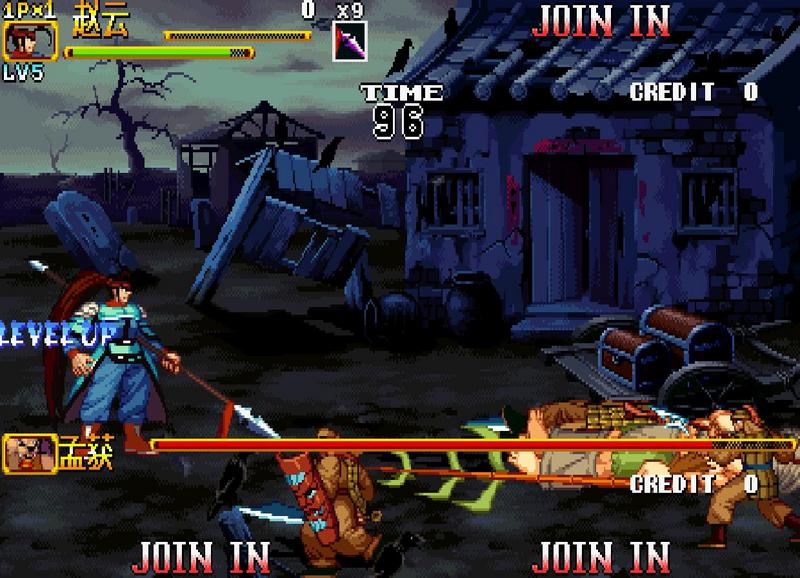
Task: Click Zhao Yun's player portrait
Action: (30, 42)
